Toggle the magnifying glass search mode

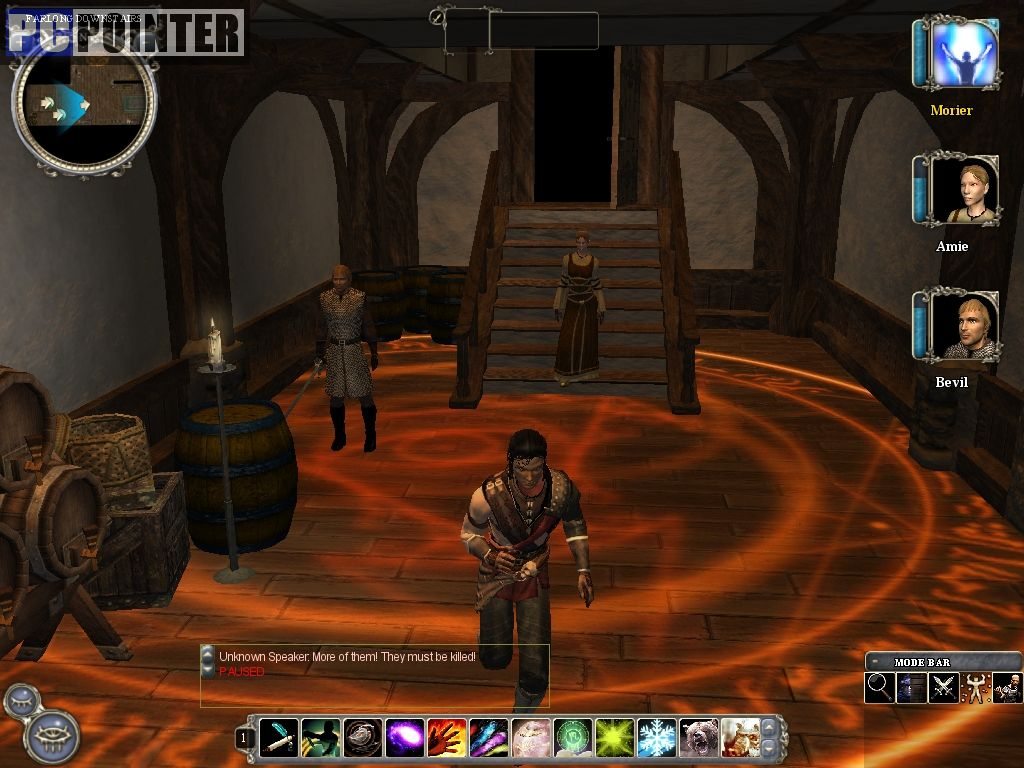(x=880, y=687)
